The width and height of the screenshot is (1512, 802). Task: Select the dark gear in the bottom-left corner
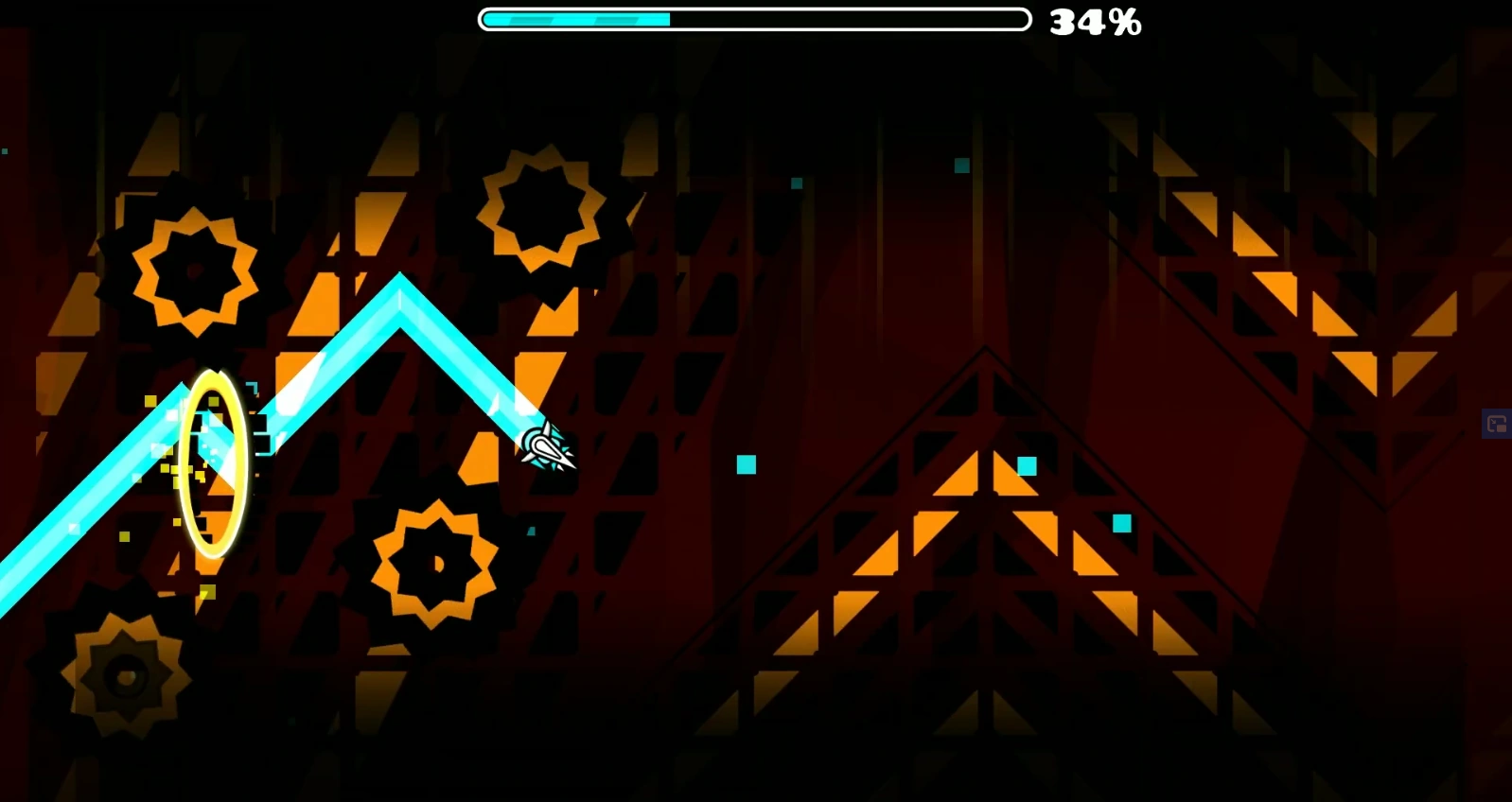click(123, 673)
